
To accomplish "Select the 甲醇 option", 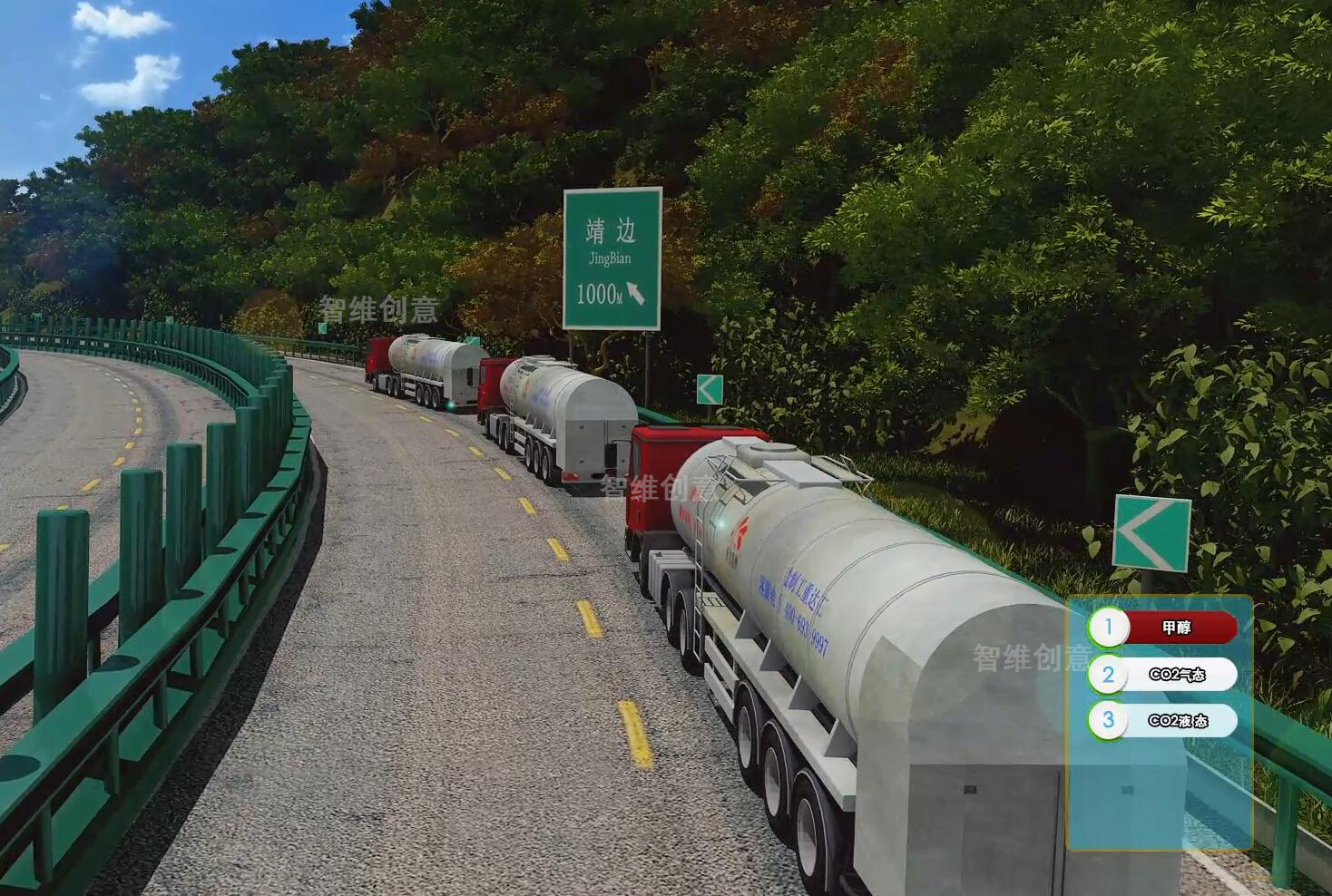I will pyautogui.click(x=1176, y=628).
